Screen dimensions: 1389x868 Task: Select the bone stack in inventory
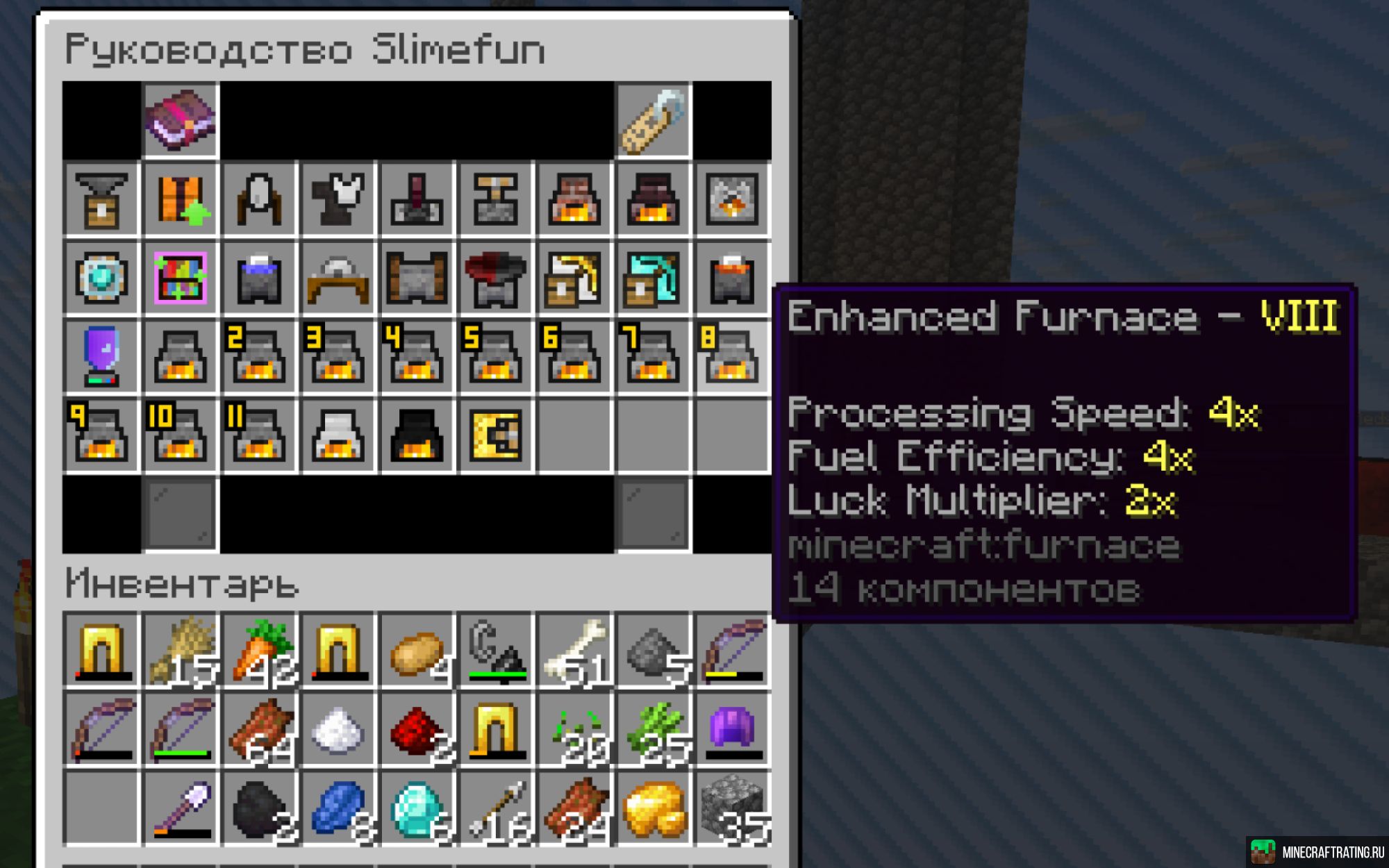(x=574, y=651)
